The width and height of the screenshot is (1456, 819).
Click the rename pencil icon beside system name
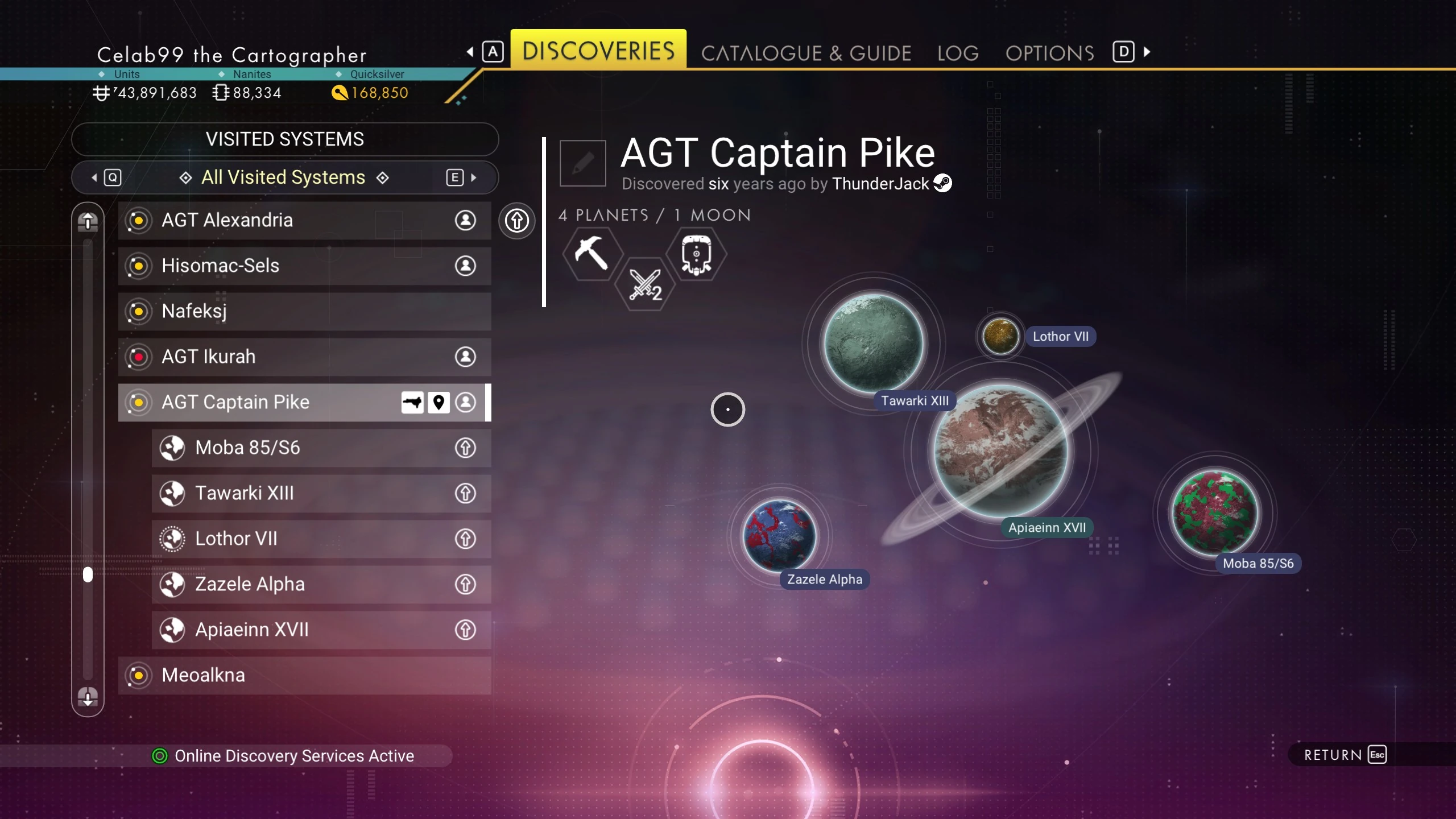(x=582, y=163)
